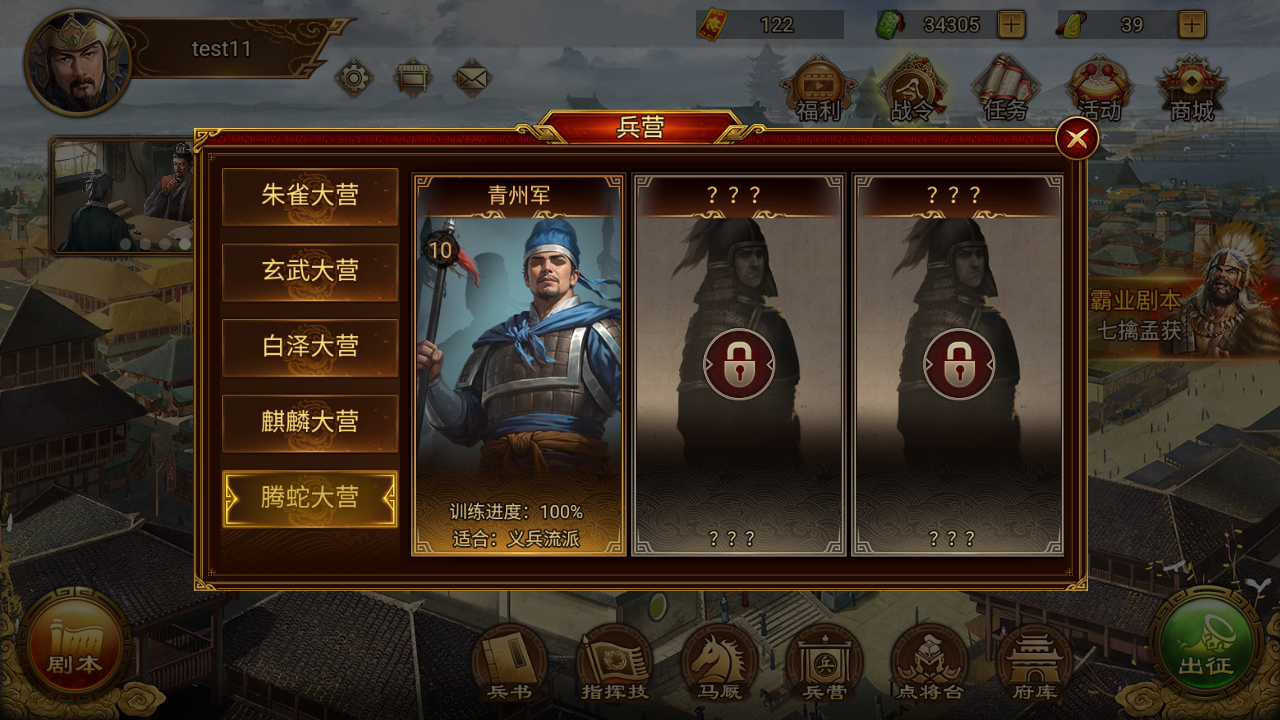
Task: Add gold via the plus button
Action: pyautogui.click(x=1192, y=24)
